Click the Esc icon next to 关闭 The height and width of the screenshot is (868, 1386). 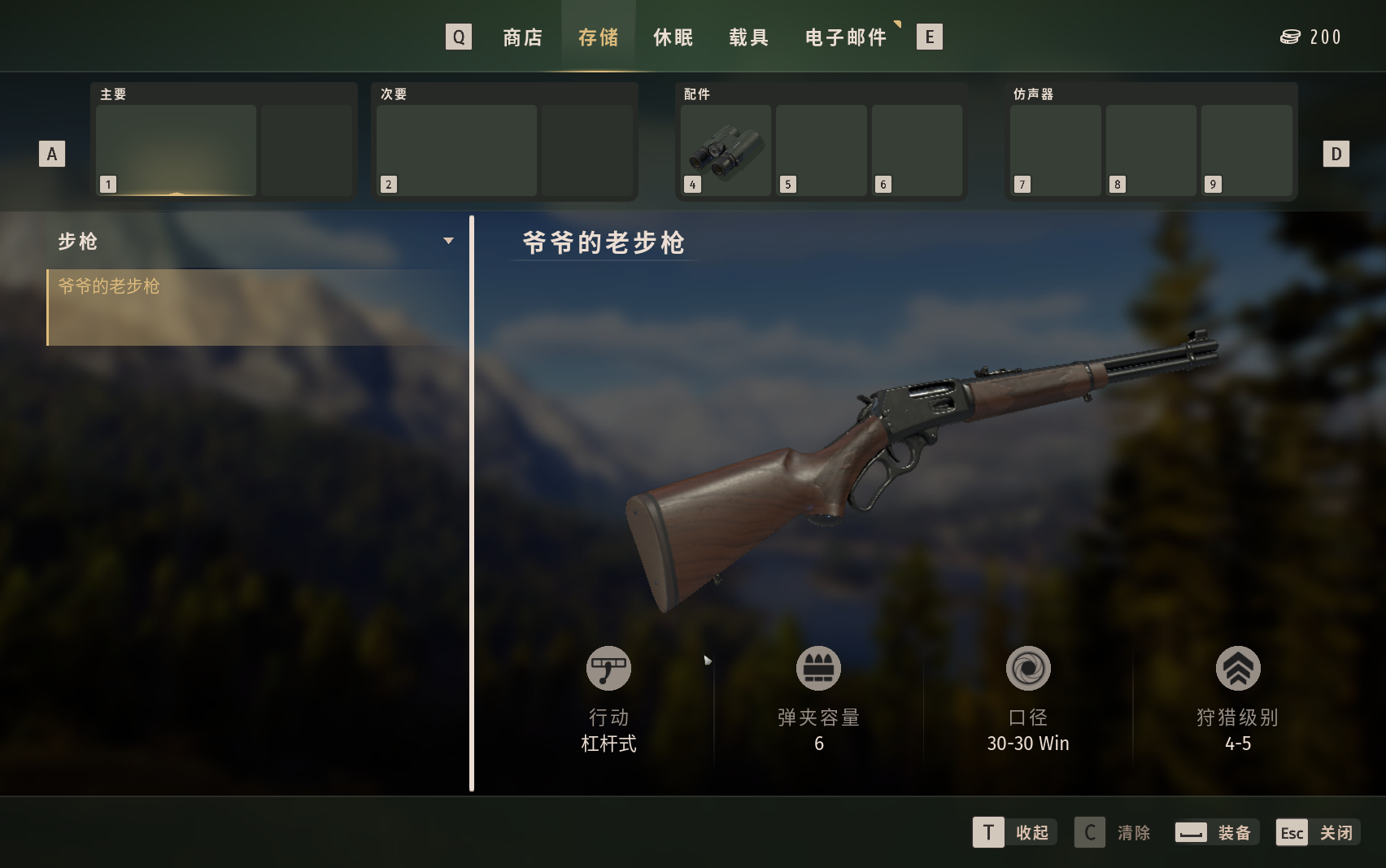click(x=1292, y=832)
